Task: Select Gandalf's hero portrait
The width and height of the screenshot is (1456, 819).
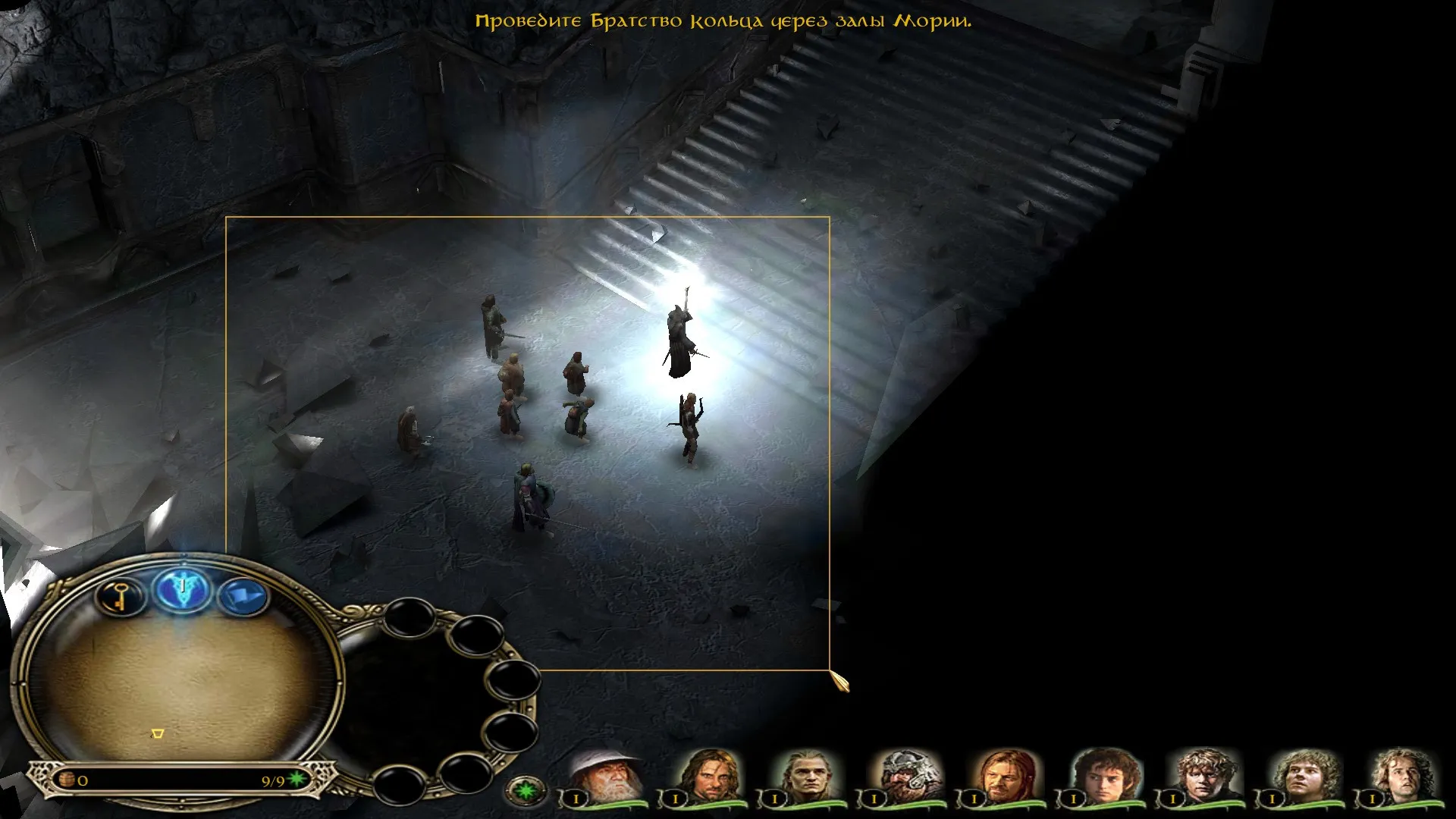Action: click(x=605, y=775)
